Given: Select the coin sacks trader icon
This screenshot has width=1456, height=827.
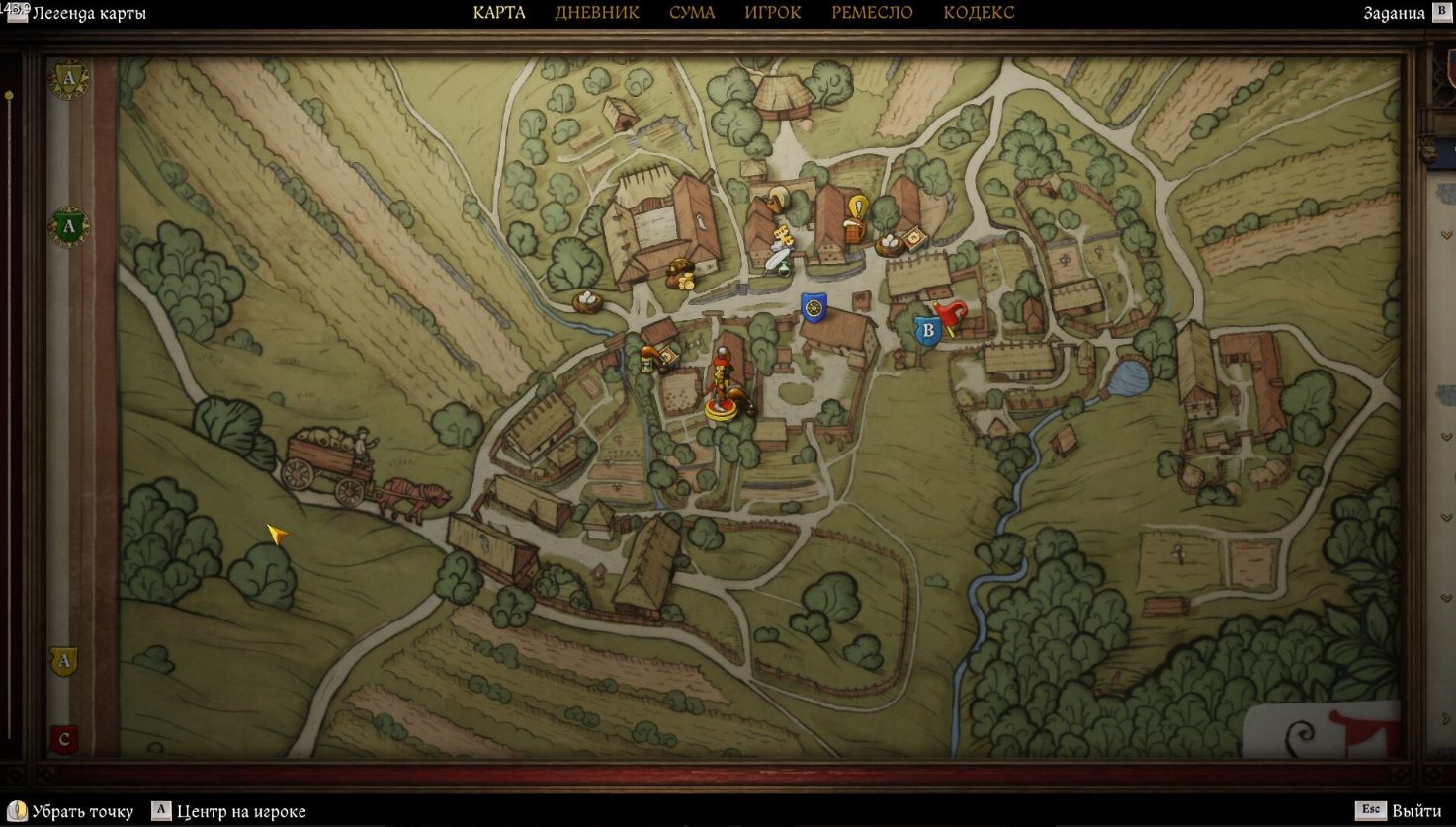Looking at the screenshot, I should (x=681, y=276).
